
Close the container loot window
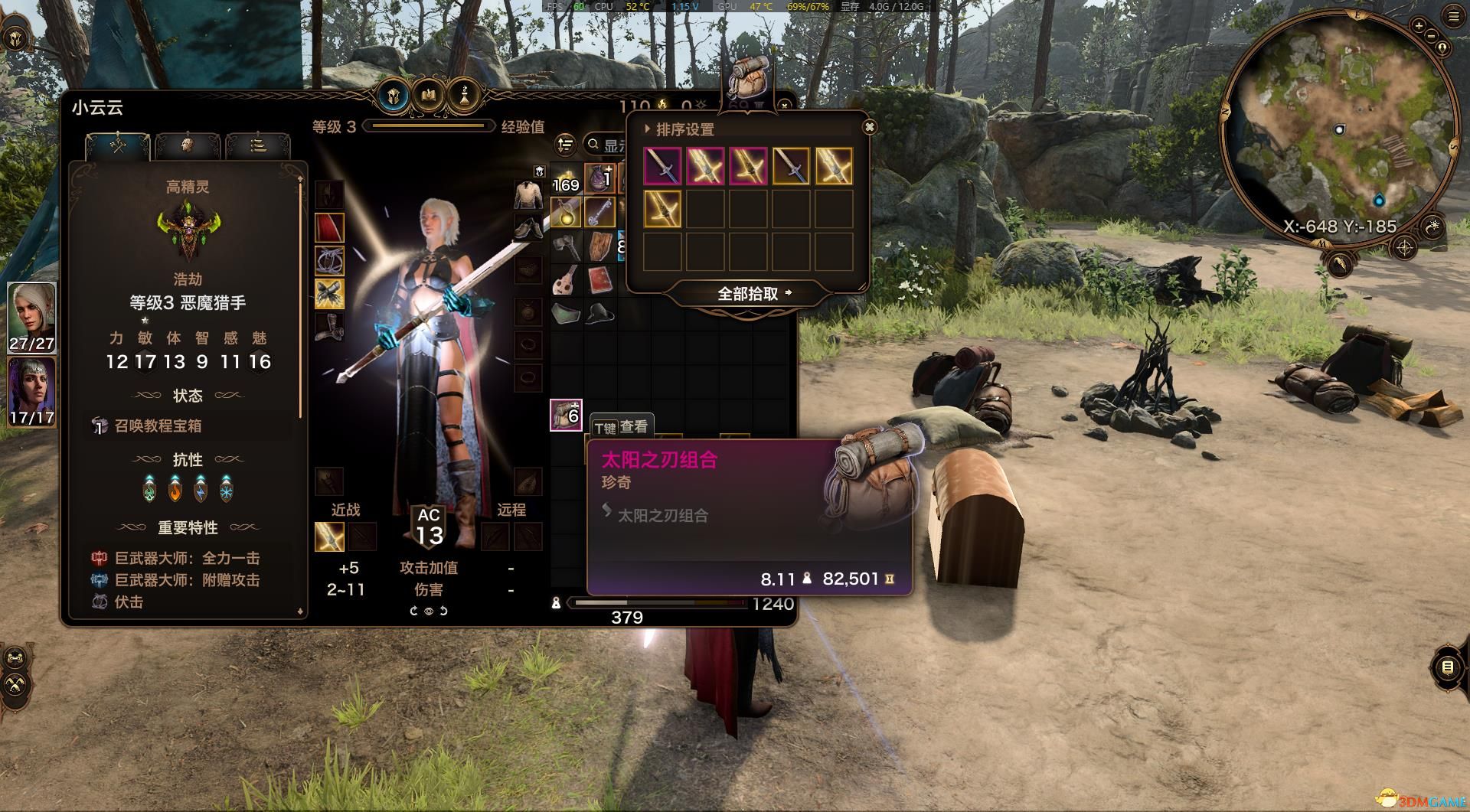click(x=868, y=127)
